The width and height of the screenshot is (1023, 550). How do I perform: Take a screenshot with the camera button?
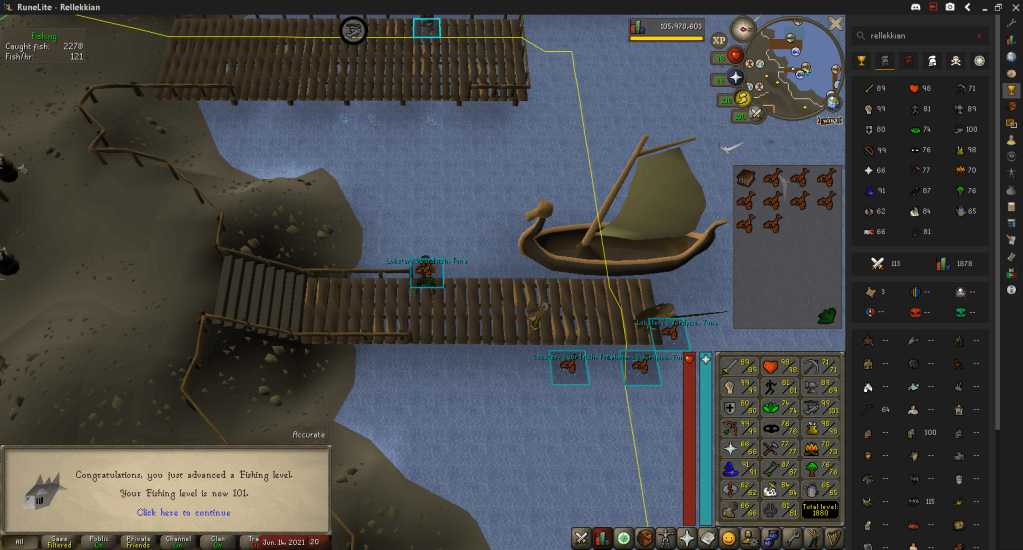(x=948, y=7)
